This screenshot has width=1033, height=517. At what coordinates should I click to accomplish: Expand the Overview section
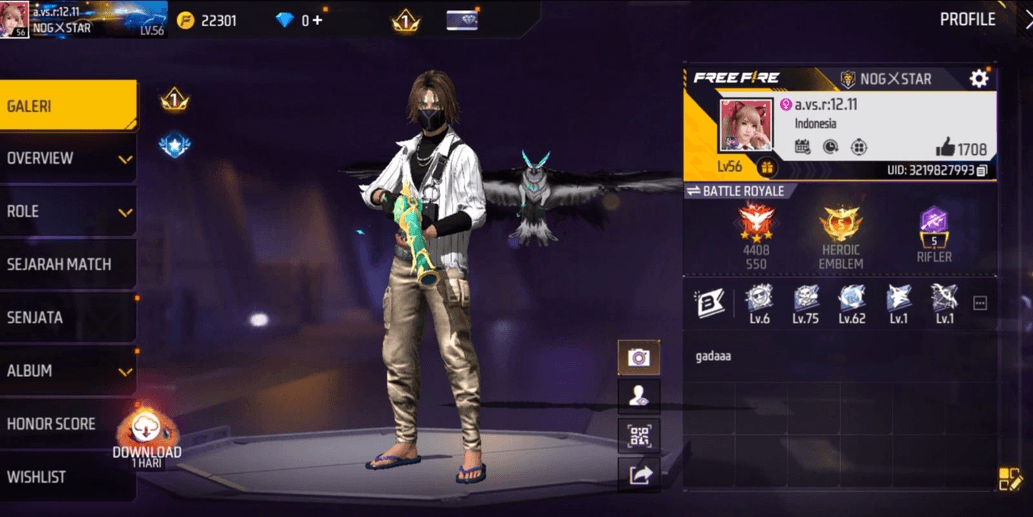tap(66, 158)
